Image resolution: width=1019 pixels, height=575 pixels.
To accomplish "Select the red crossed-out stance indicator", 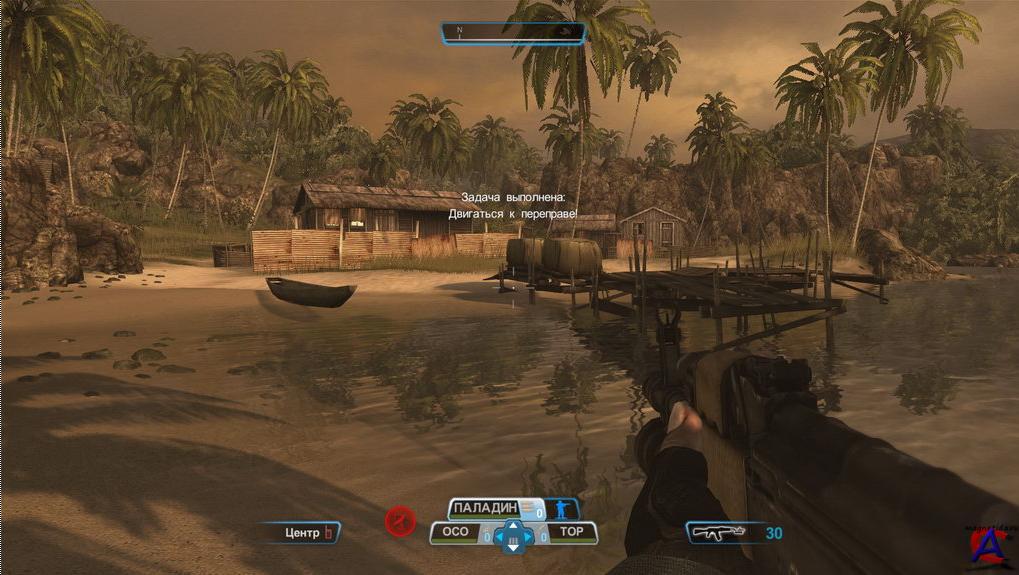I will [x=400, y=520].
